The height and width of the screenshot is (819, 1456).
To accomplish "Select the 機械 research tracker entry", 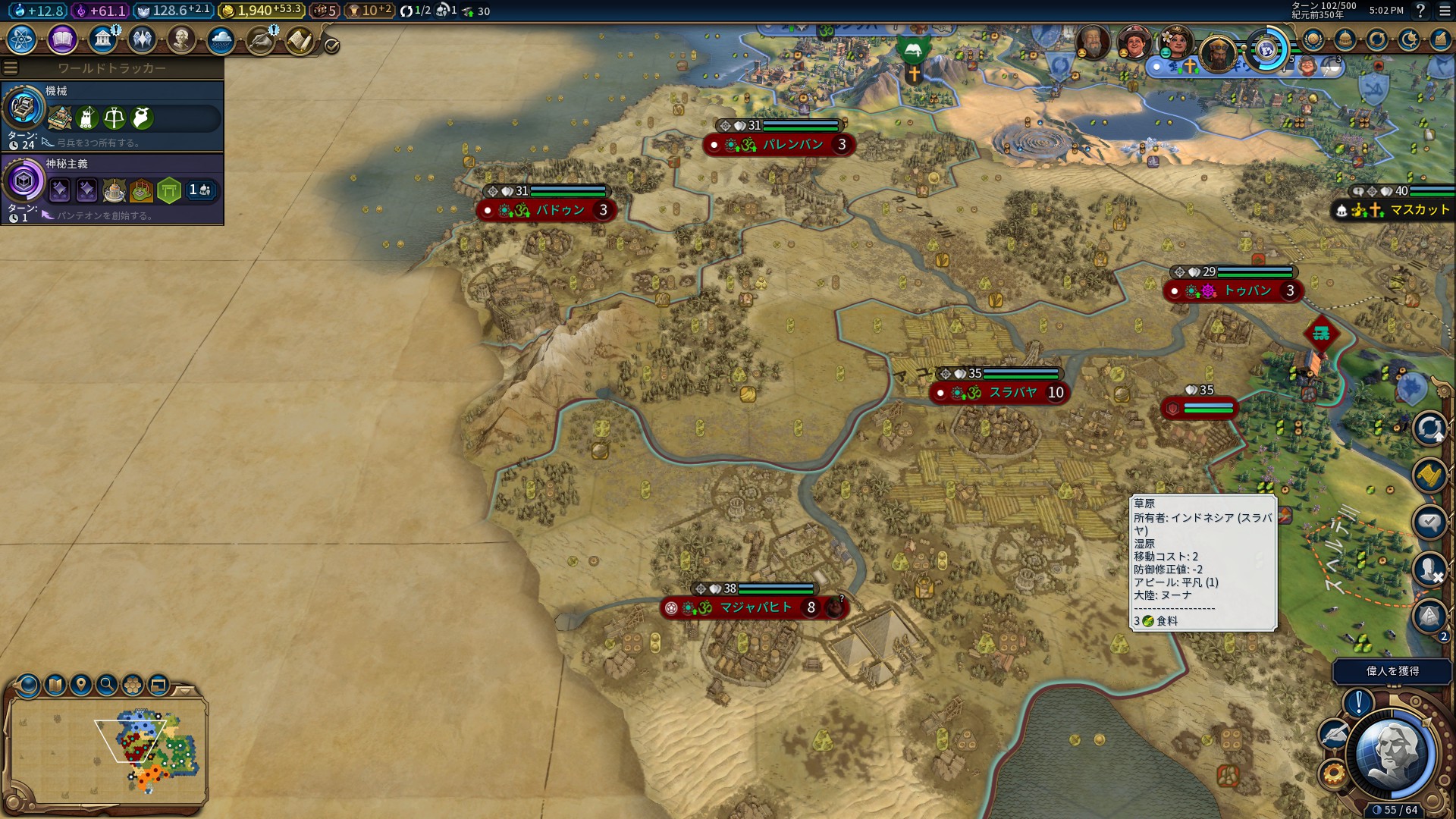I will (x=112, y=117).
